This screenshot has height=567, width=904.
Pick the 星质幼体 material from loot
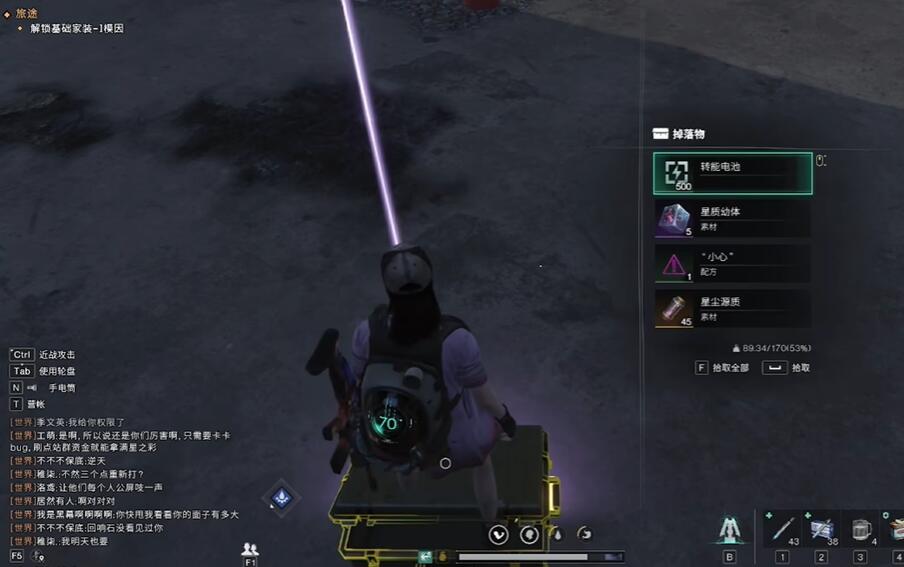pyautogui.click(x=732, y=218)
